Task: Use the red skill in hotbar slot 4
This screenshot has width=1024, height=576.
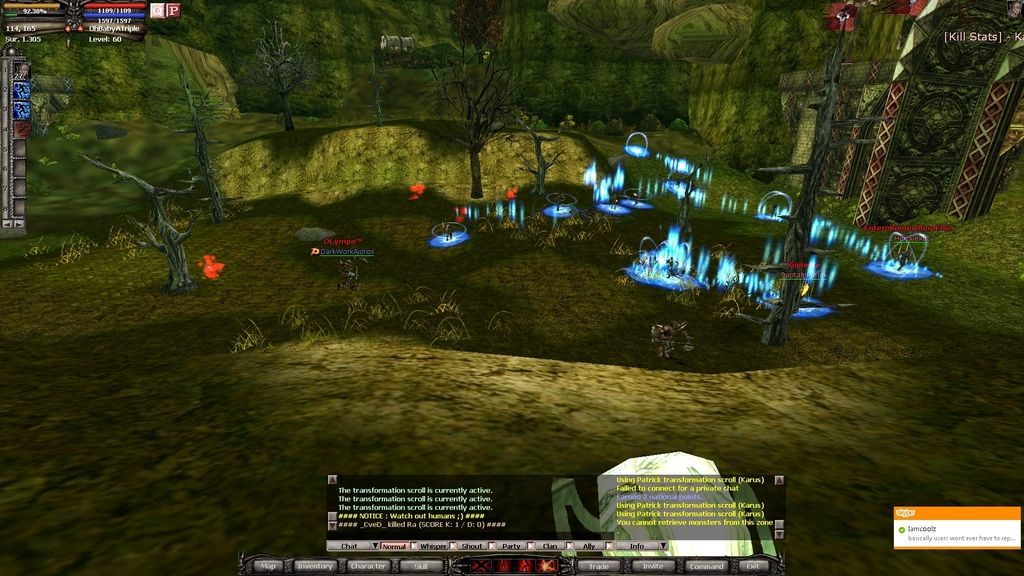Action: point(21,129)
